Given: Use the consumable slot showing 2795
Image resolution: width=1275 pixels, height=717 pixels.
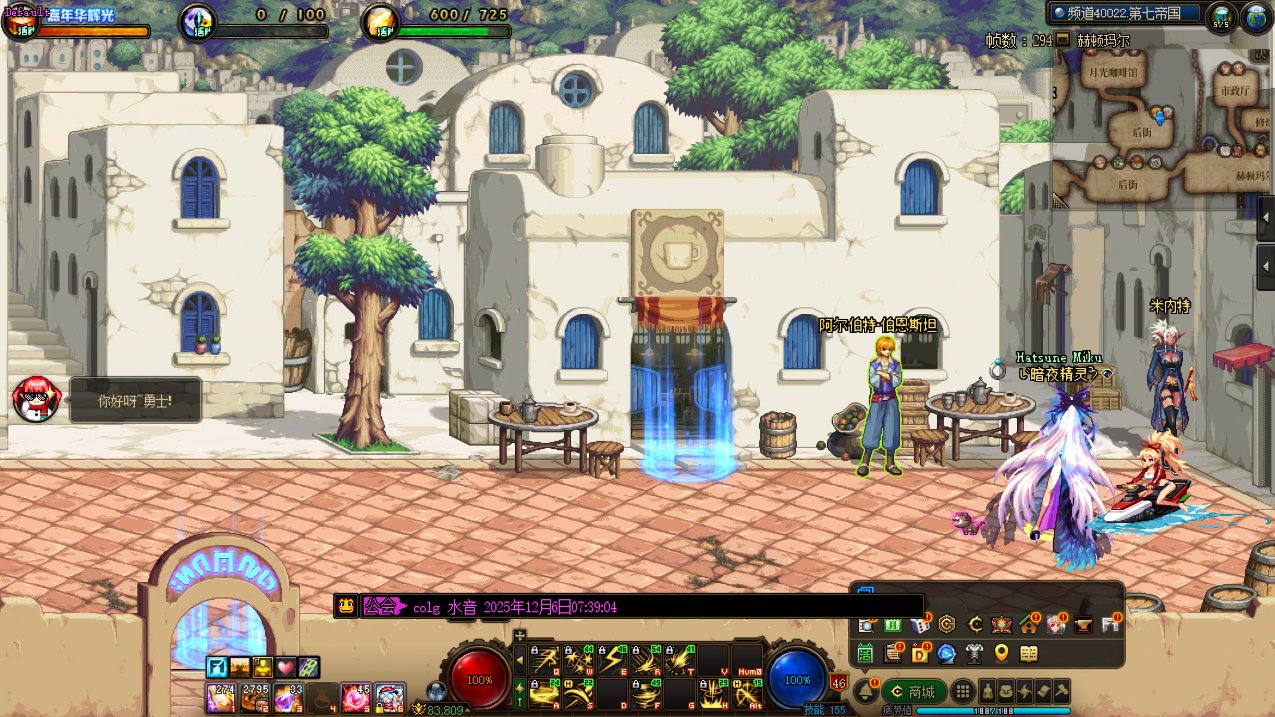Looking at the screenshot, I should (253, 697).
